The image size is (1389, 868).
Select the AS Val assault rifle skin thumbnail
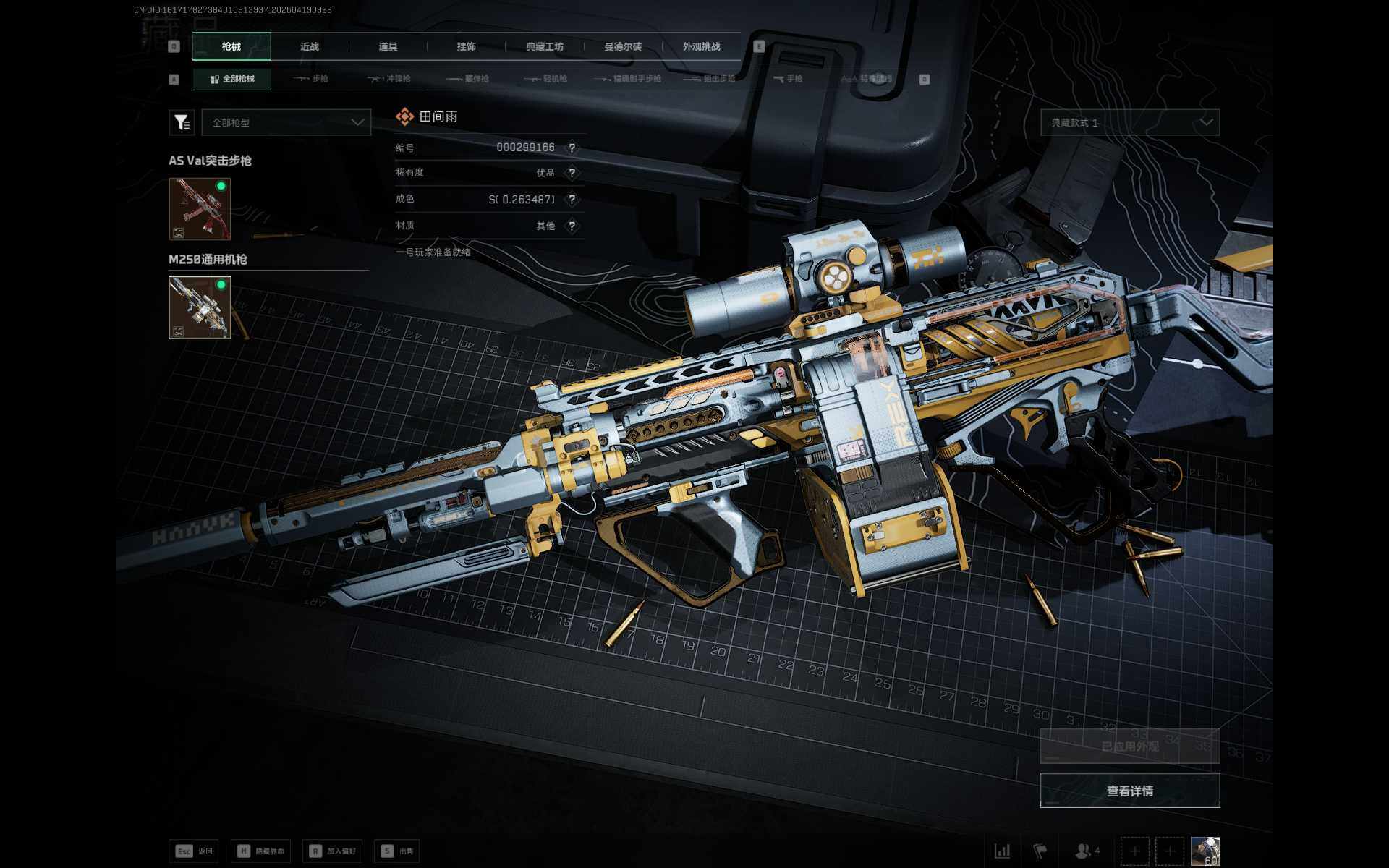pyautogui.click(x=200, y=209)
